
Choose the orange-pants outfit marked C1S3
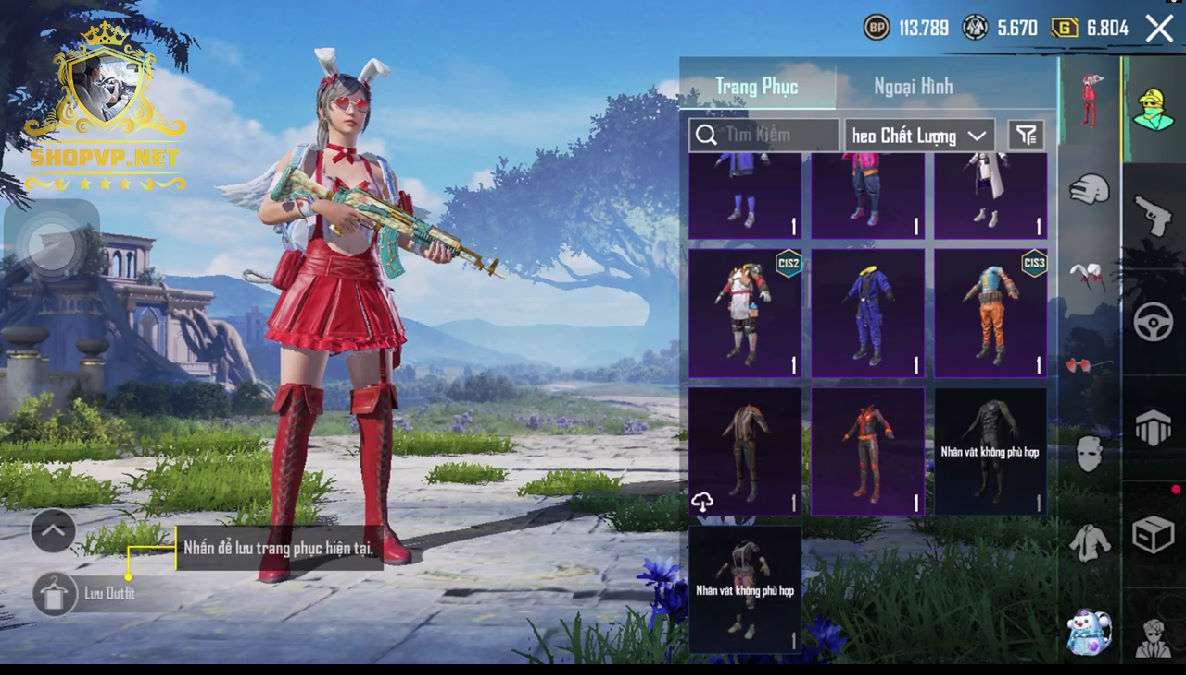[990, 313]
